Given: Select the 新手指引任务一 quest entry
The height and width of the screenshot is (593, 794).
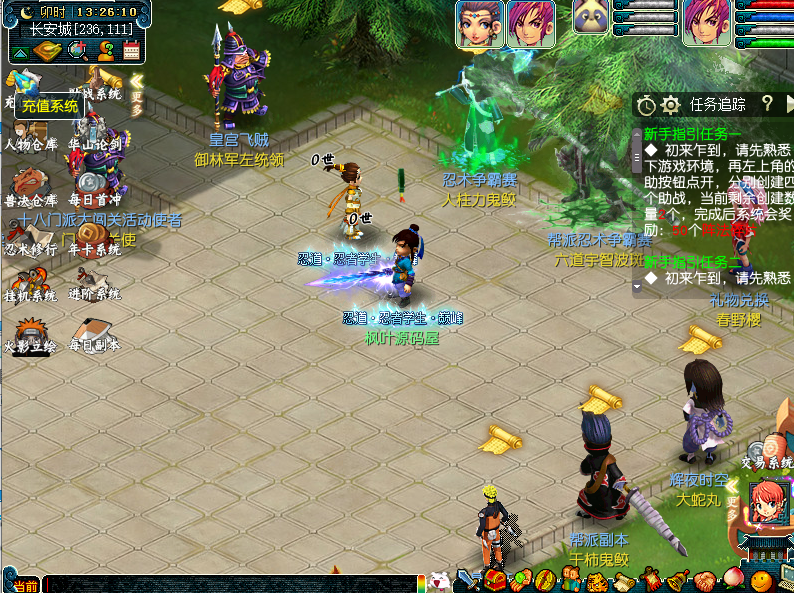Looking at the screenshot, I should pos(692,134).
